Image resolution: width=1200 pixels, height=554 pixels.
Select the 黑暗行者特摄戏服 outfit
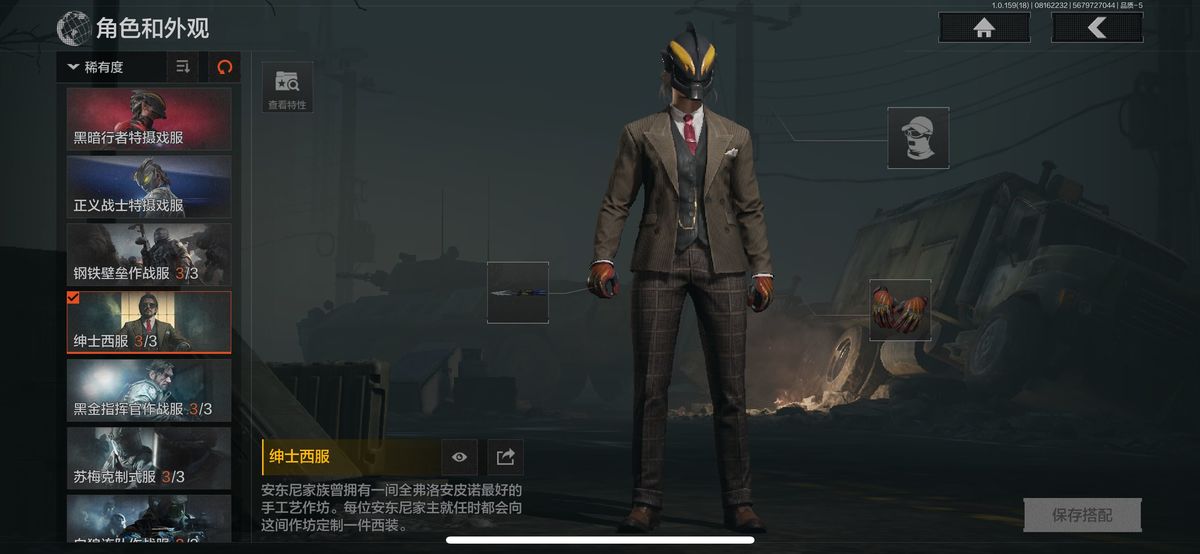149,119
